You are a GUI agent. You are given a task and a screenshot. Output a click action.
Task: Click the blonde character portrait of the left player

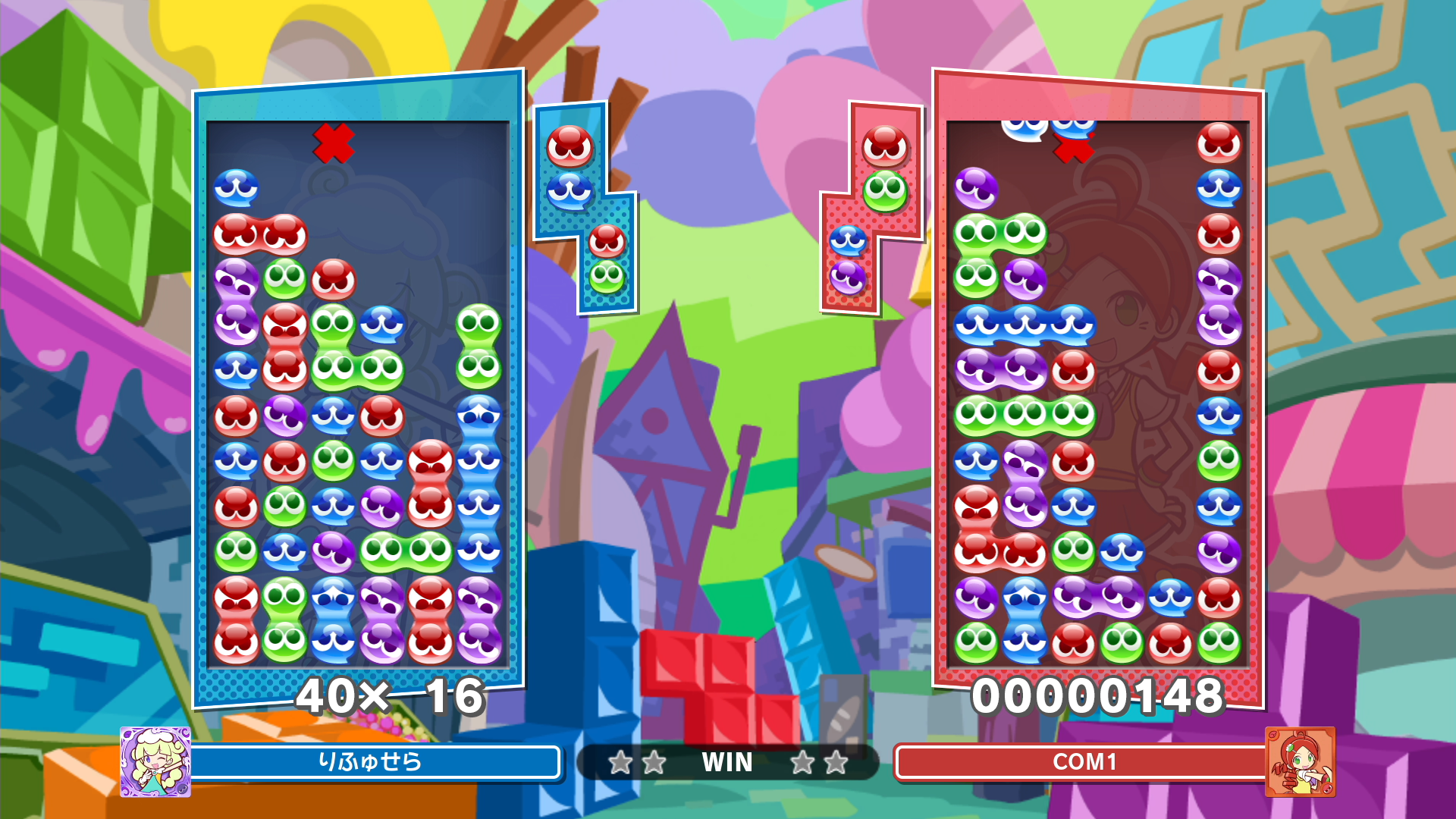(x=155, y=761)
